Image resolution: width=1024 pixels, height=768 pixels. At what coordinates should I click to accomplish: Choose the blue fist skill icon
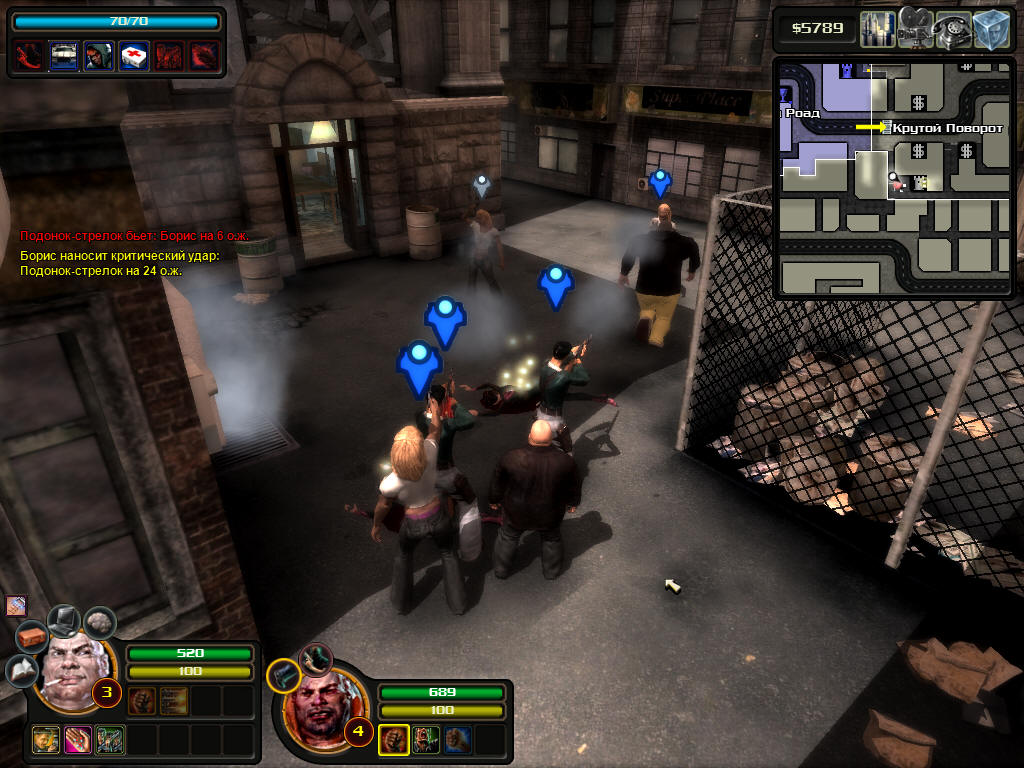458,740
